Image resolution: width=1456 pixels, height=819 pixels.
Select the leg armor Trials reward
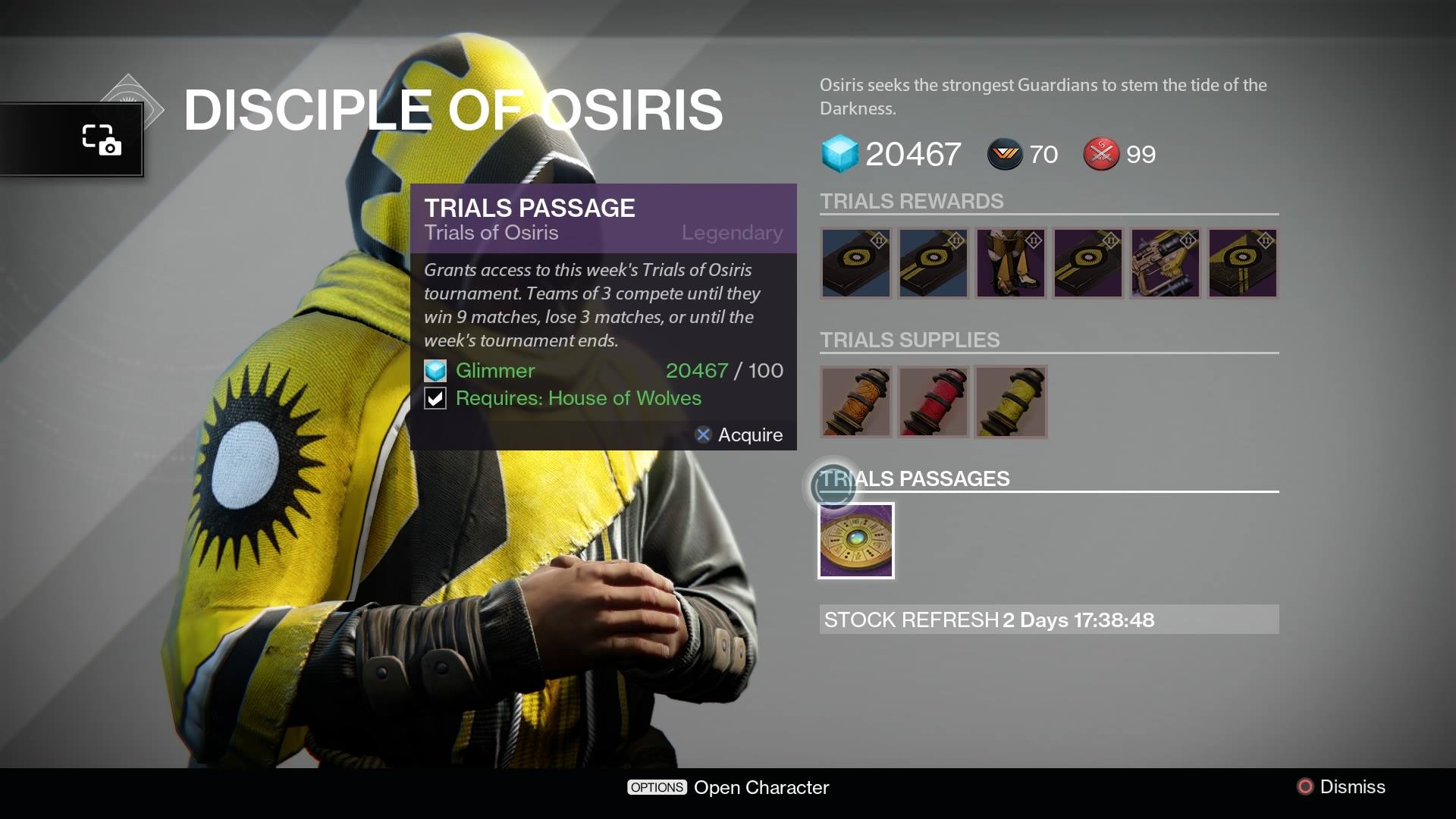[1011, 263]
